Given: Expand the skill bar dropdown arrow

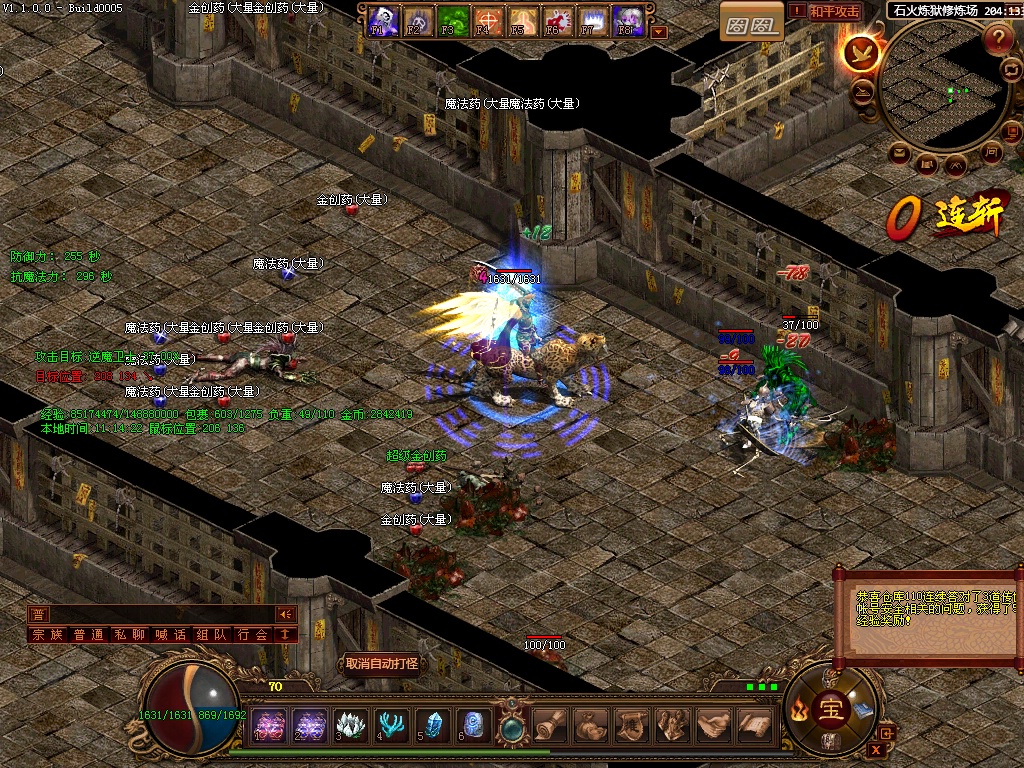Looking at the screenshot, I should coord(658,31).
